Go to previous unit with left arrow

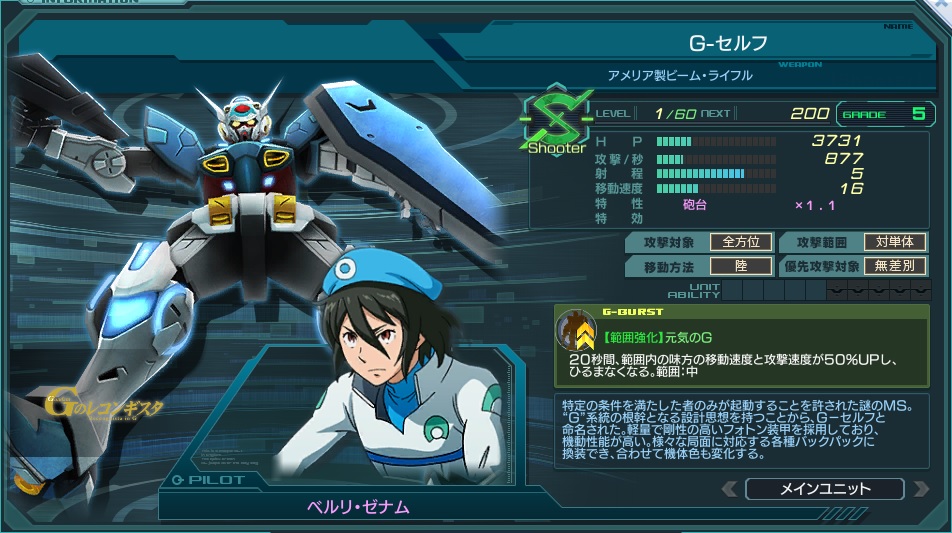[x=730, y=489]
